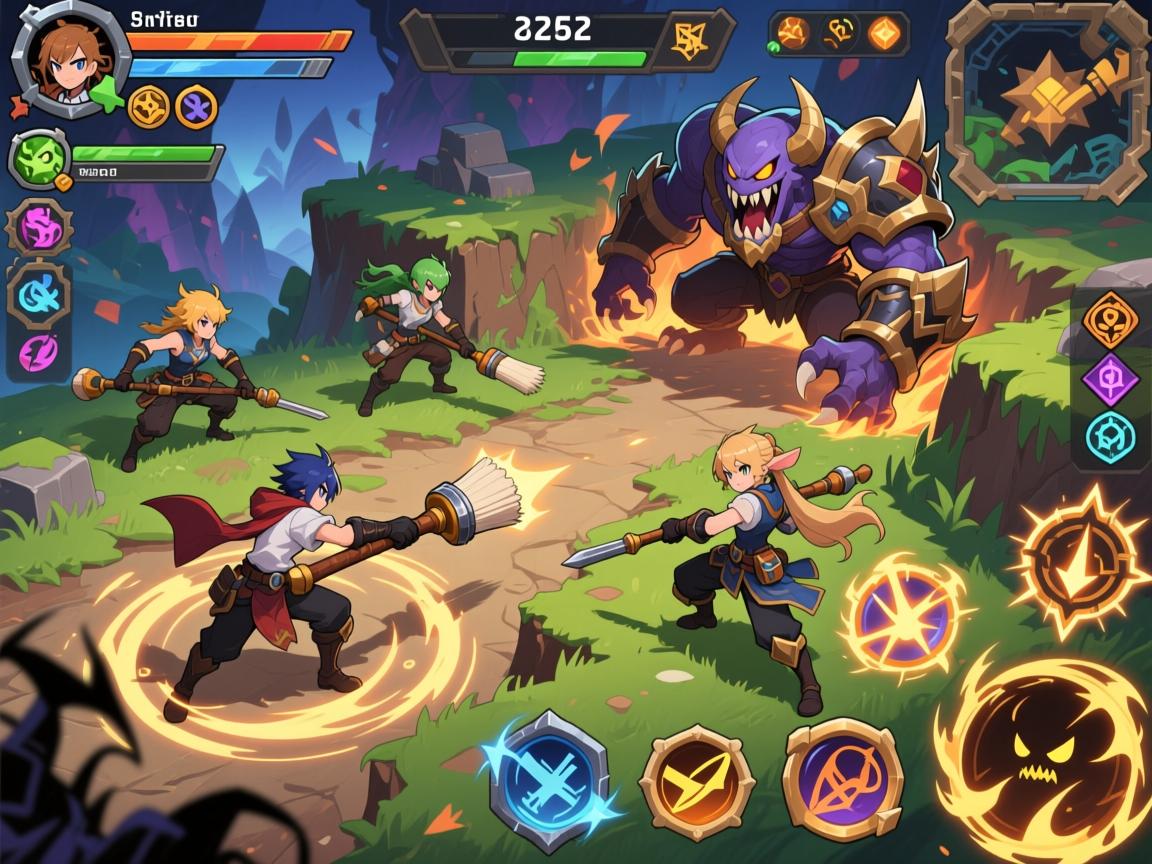Click the yellow cross buff icon

(x=149, y=106)
